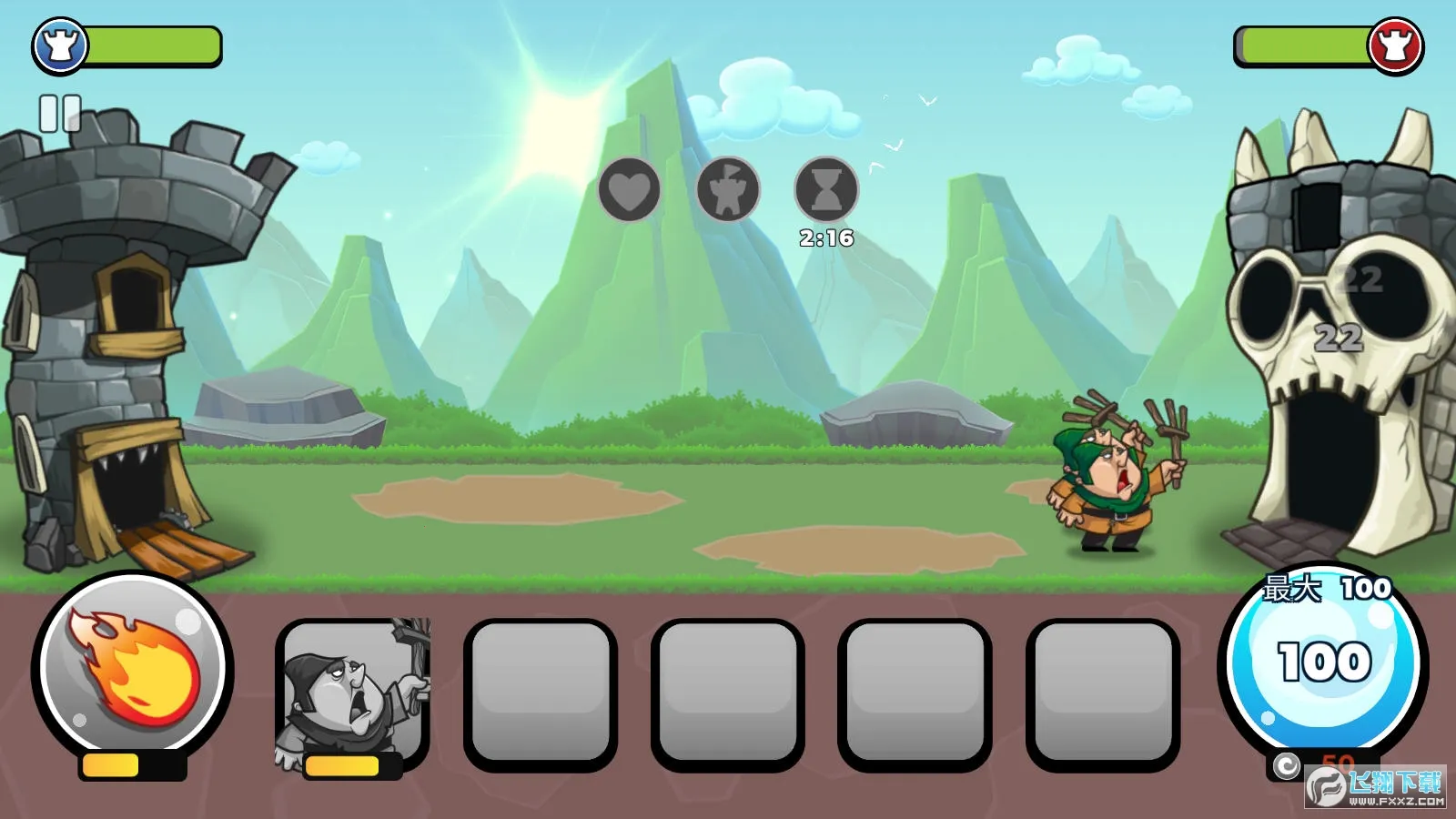The height and width of the screenshot is (819, 1456).
Task: Select the heart objective icon
Action: coord(629,190)
